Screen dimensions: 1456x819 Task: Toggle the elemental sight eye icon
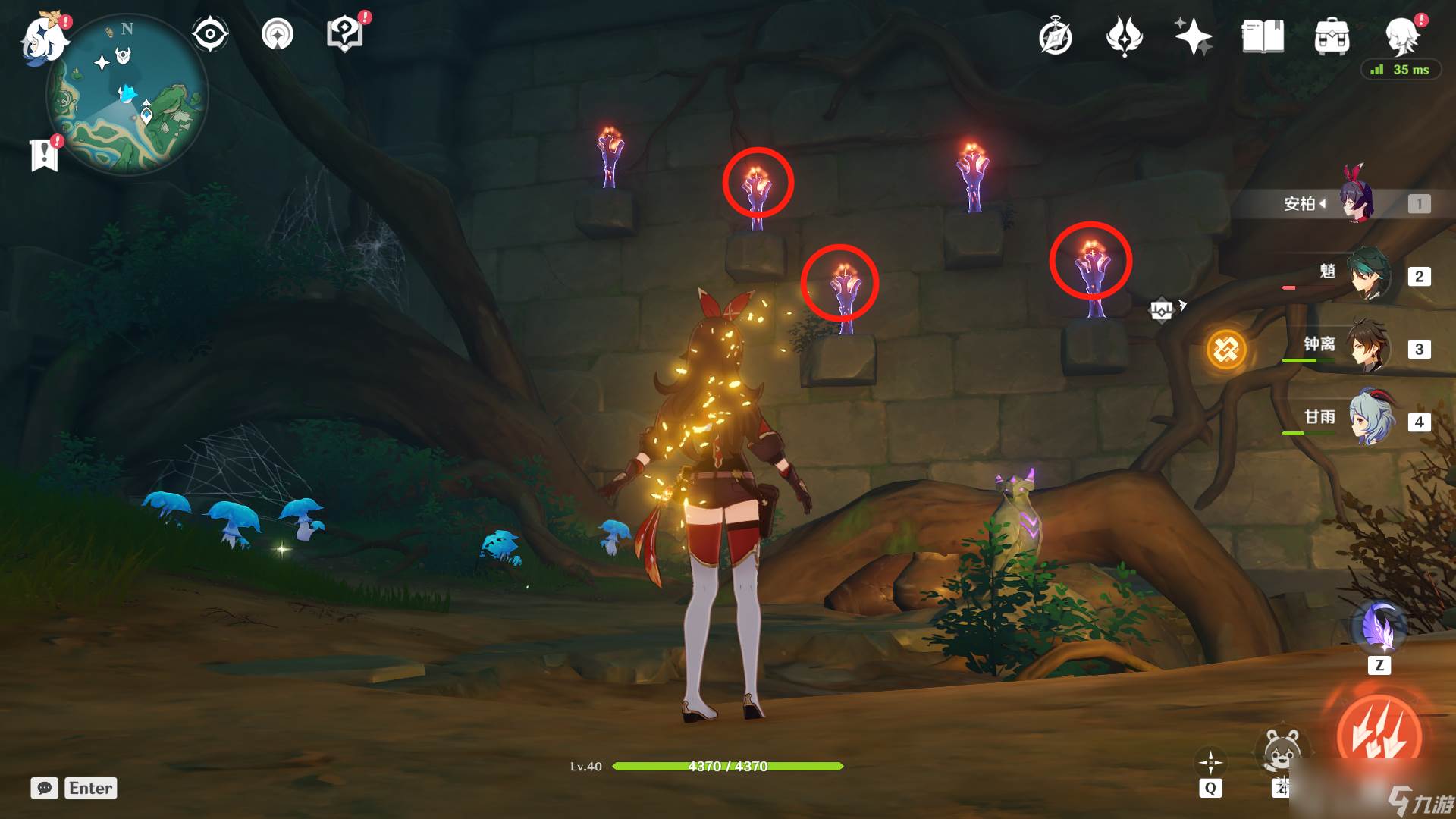coord(210,34)
